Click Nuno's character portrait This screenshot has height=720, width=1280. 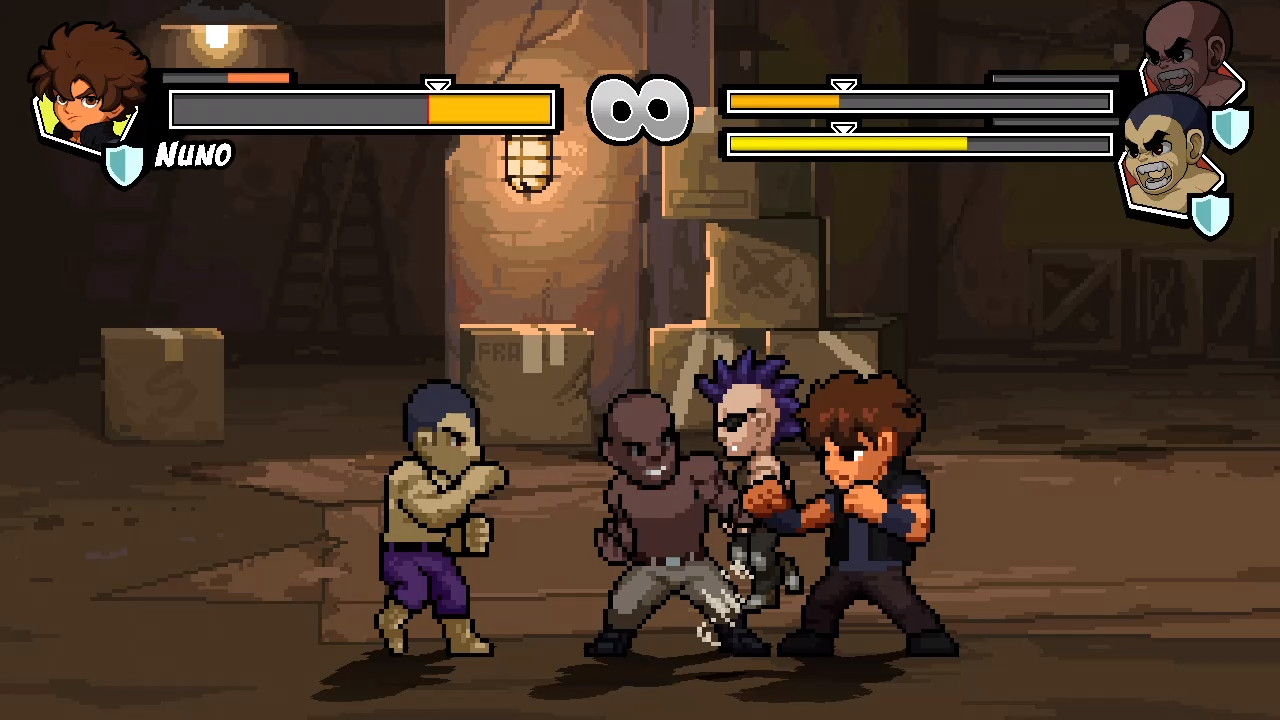pyautogui.click(x=88, y=92)
